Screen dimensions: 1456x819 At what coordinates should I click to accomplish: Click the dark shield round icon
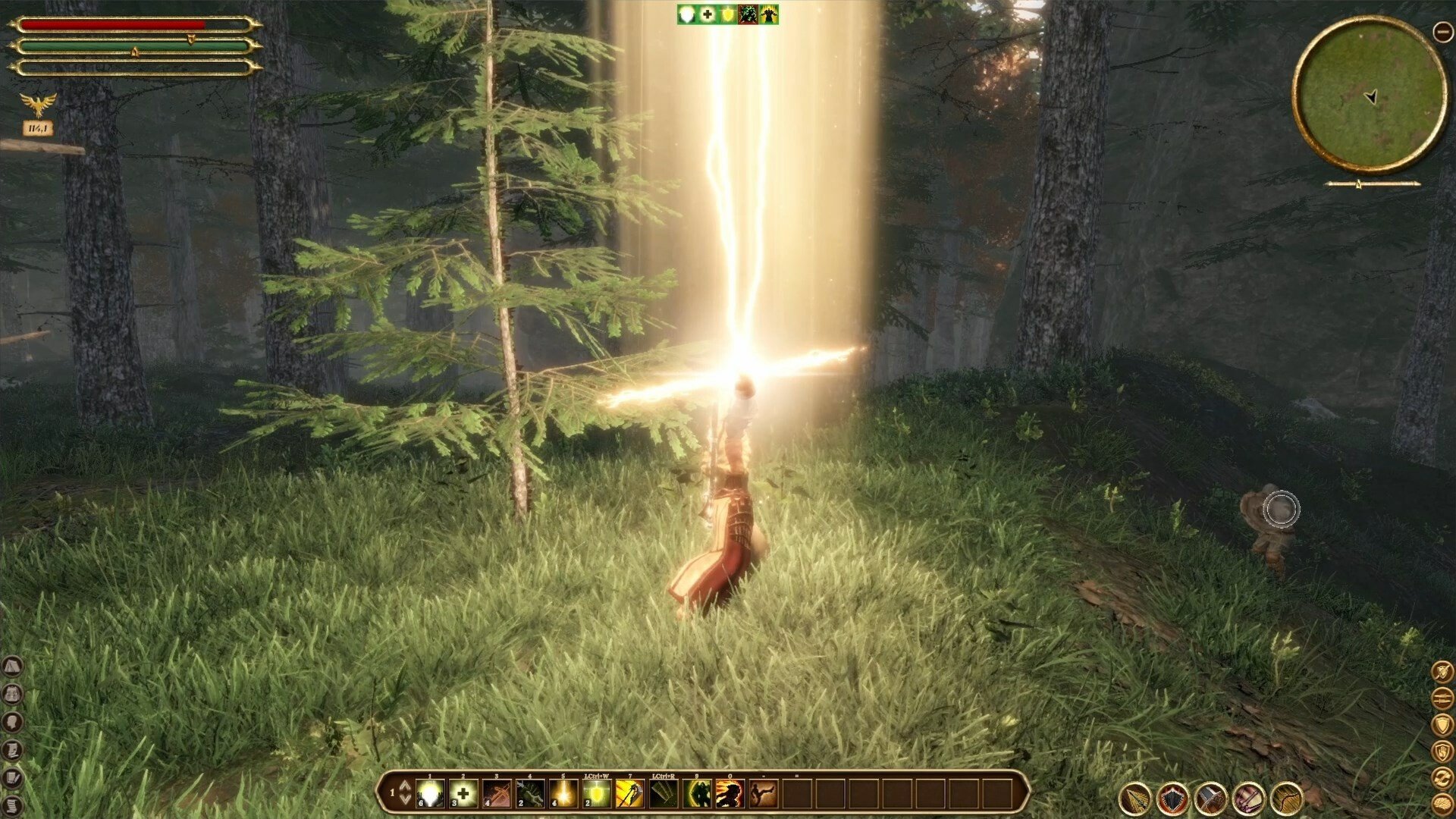point(1173,799)
